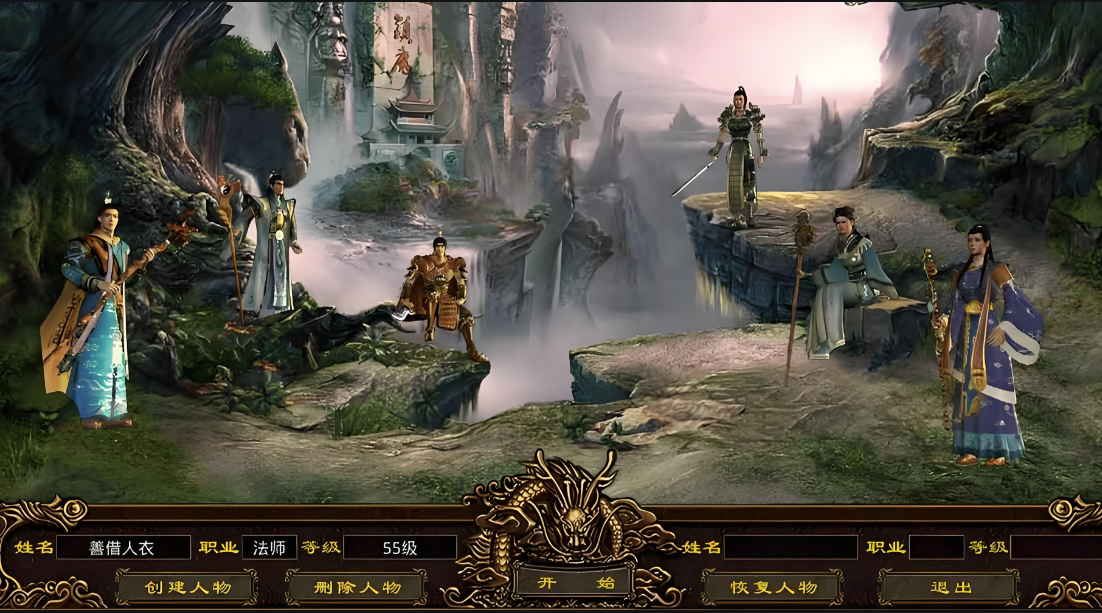Open 创建人物 to create a character
Image resolution: width=1102 pixels, height=613 pixels.
[x=186, y=587]
